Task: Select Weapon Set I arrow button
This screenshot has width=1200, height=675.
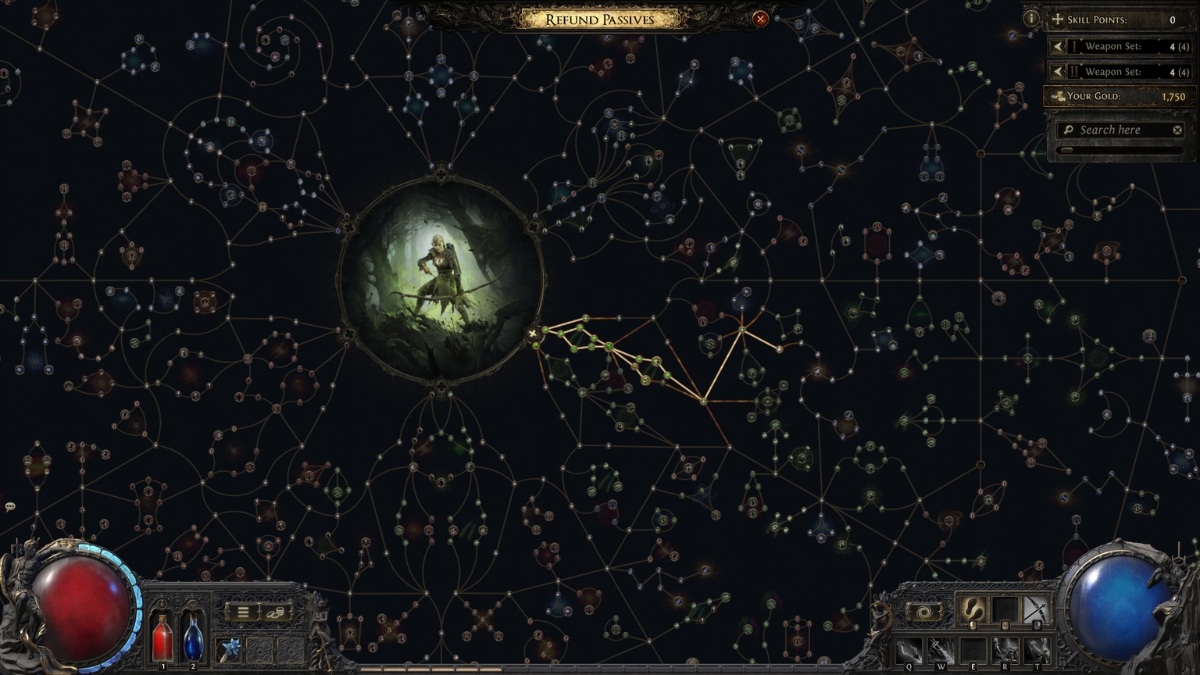Action: [x=1058, y=46]
